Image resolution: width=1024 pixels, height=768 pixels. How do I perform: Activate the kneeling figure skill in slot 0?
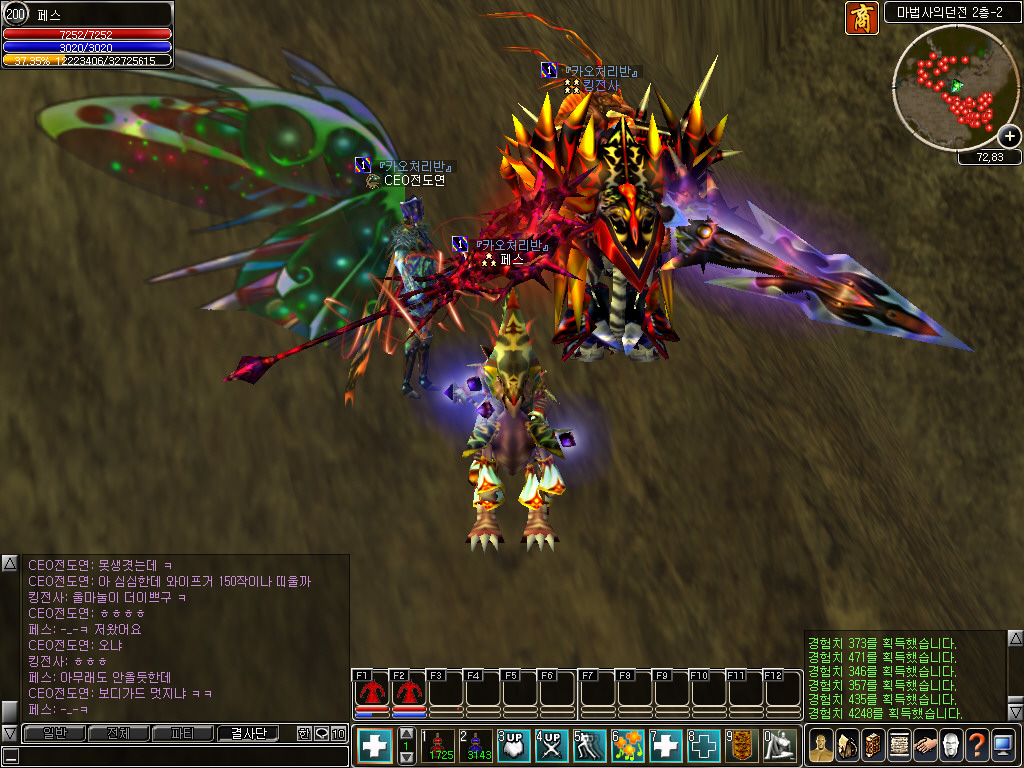coord(780,746)
